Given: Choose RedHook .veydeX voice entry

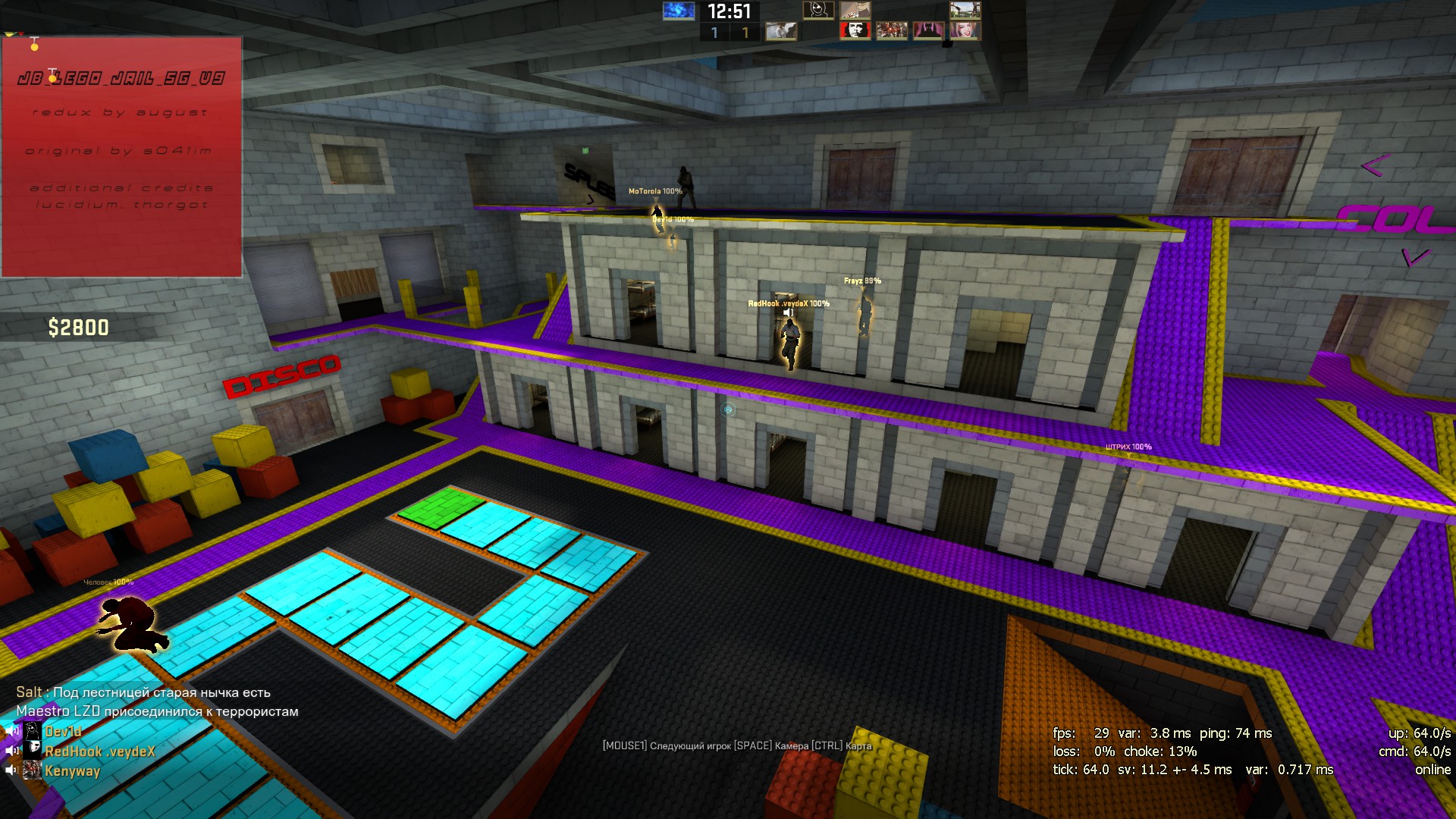Looking at the screenshot, I should pyautogui.click(x=99, y=752).
